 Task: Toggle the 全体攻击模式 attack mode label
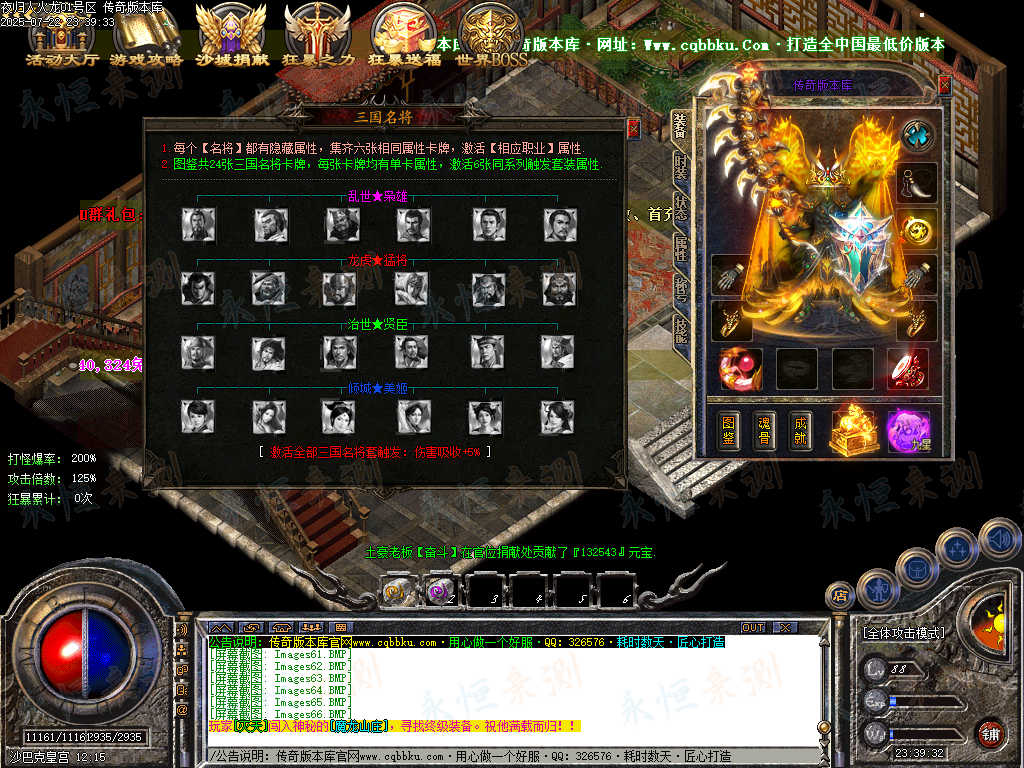[x=903, y=633]
